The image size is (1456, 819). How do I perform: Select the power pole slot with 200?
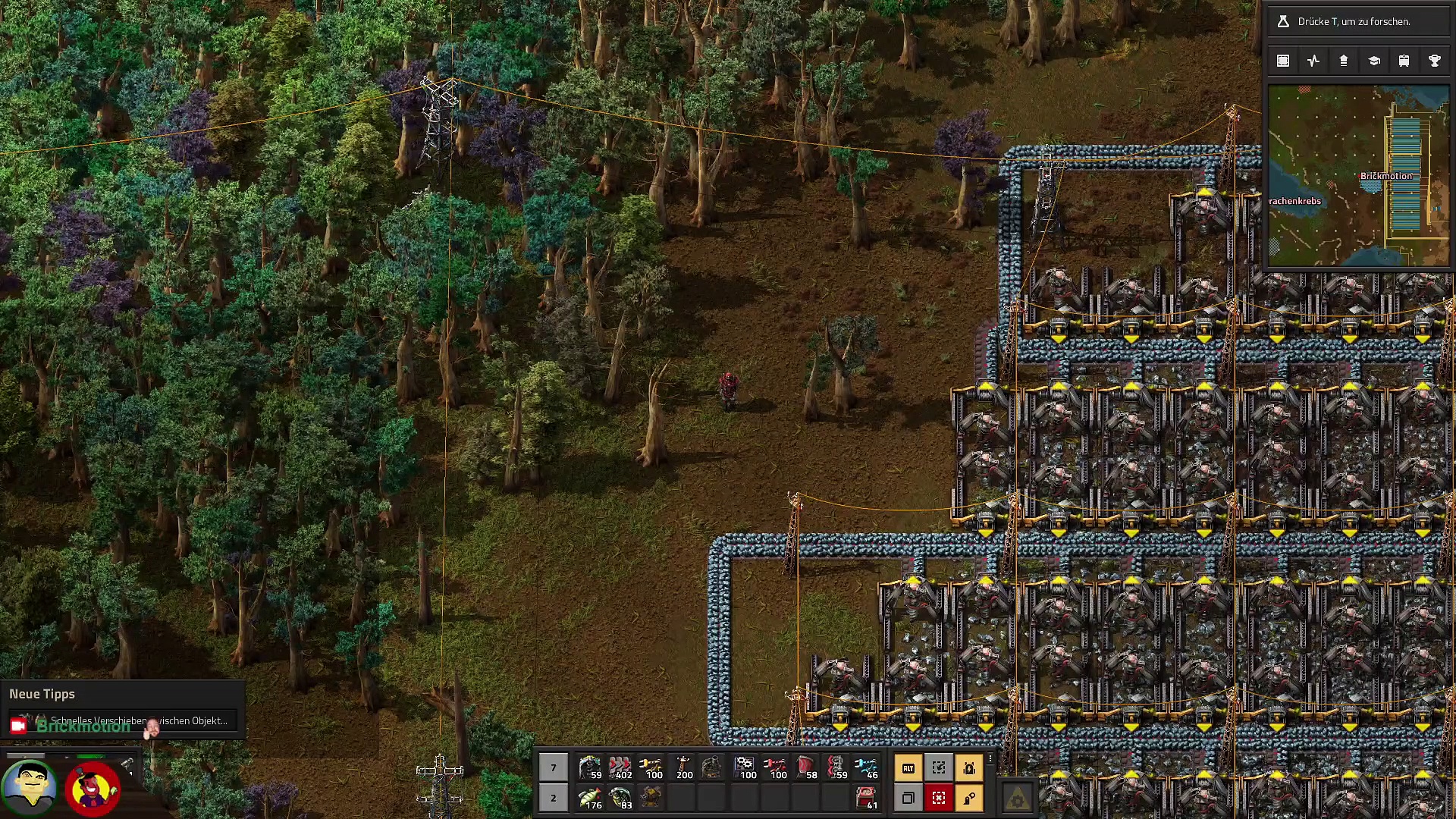click(682, 767)
